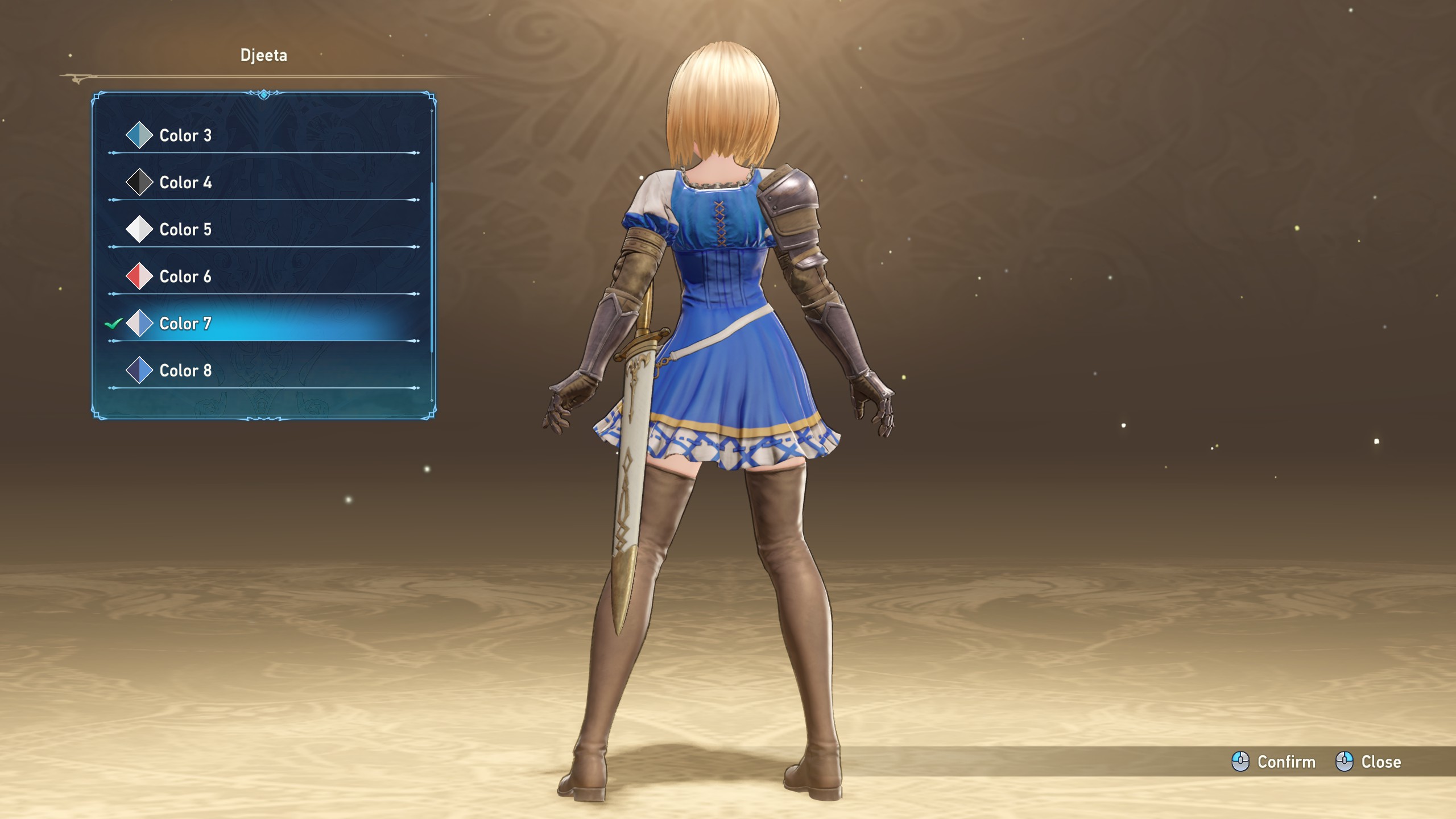
Task: Choose Color 4 black palette
Action: [x=185, y=183]
